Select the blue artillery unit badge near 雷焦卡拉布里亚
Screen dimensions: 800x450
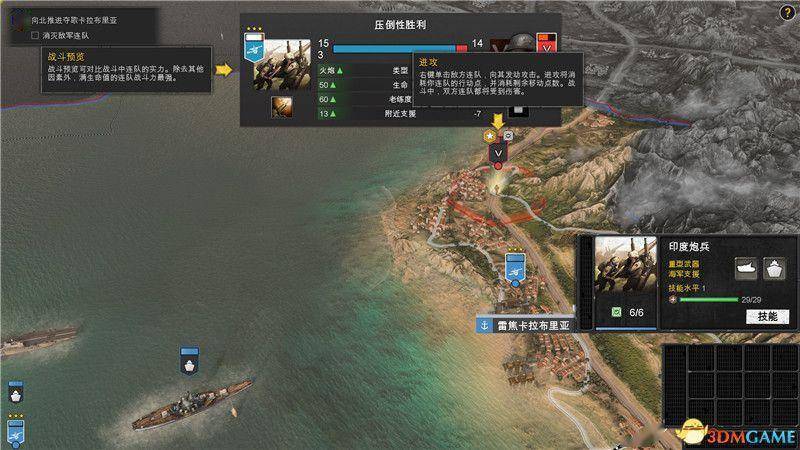[x=516, y=268]
